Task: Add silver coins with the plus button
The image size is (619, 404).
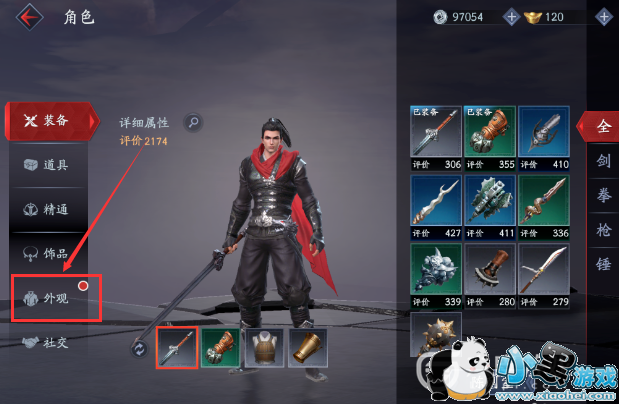Action: (x=512, y=17)
